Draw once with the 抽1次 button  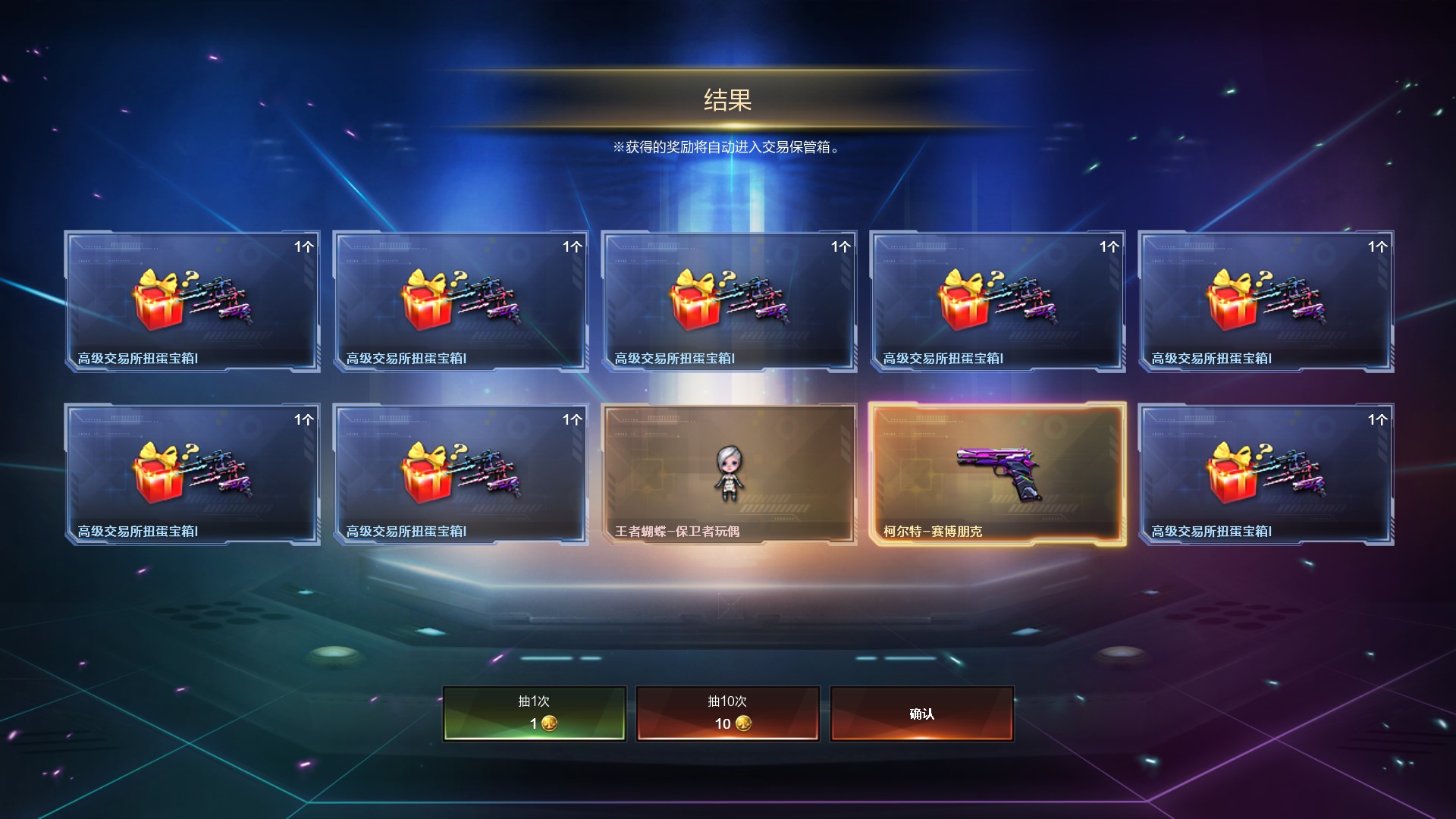tap(535, 713)
